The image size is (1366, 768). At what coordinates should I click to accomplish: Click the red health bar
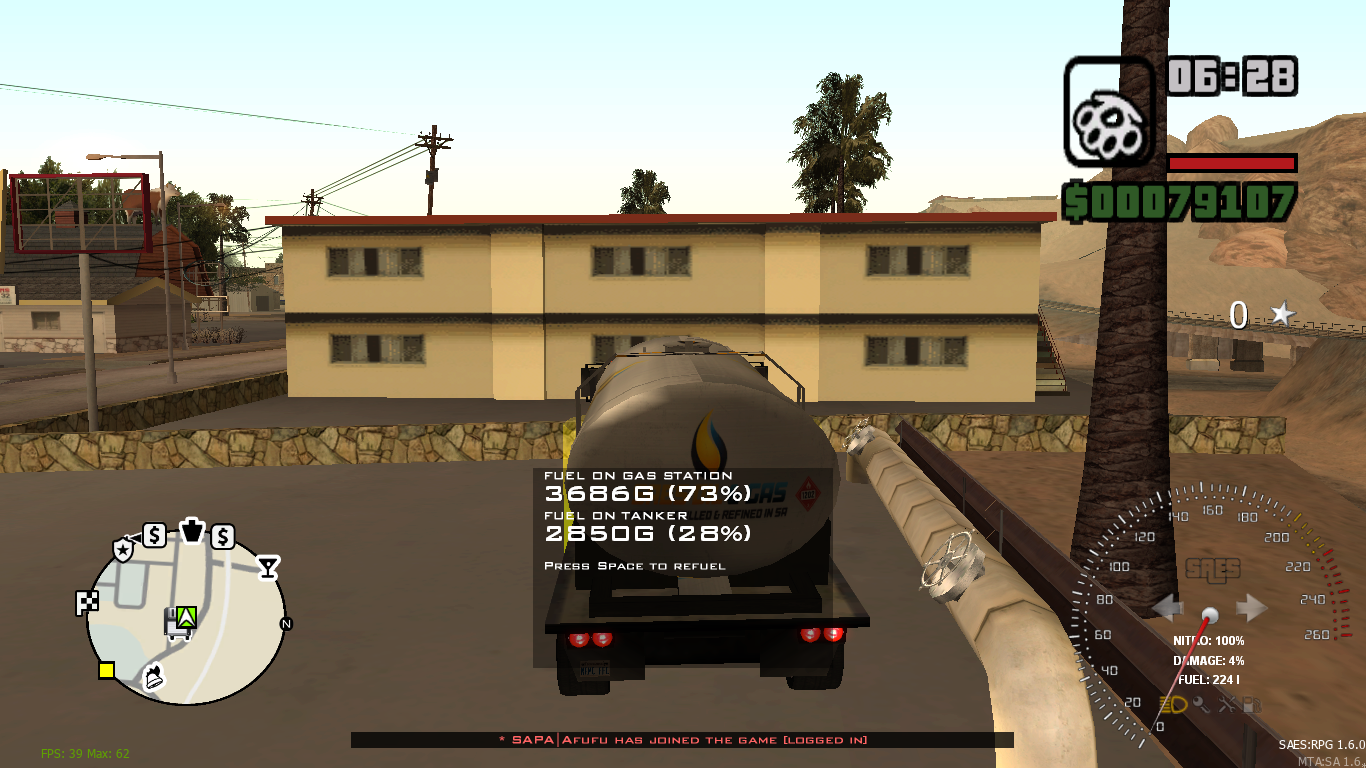click(x=1230, y=163)
